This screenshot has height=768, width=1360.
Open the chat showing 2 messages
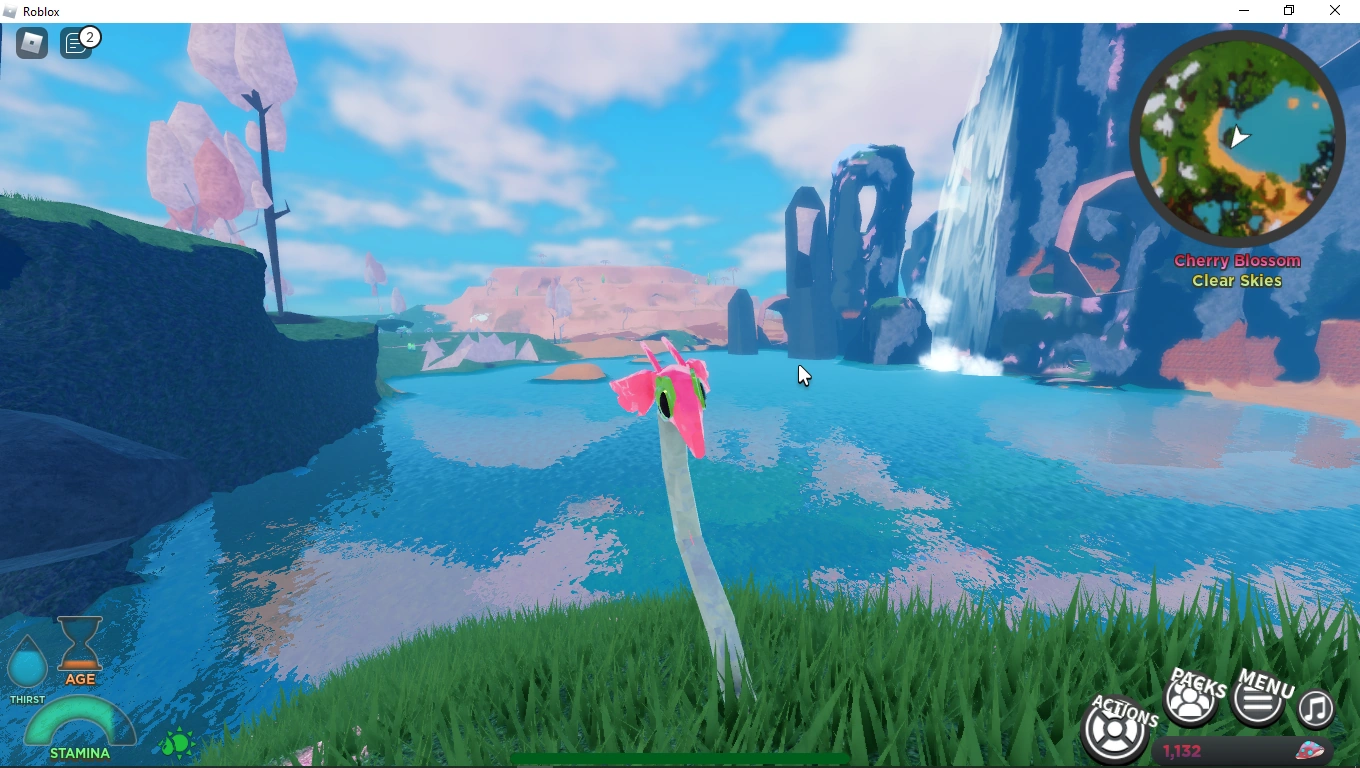[x=78, y=42]
